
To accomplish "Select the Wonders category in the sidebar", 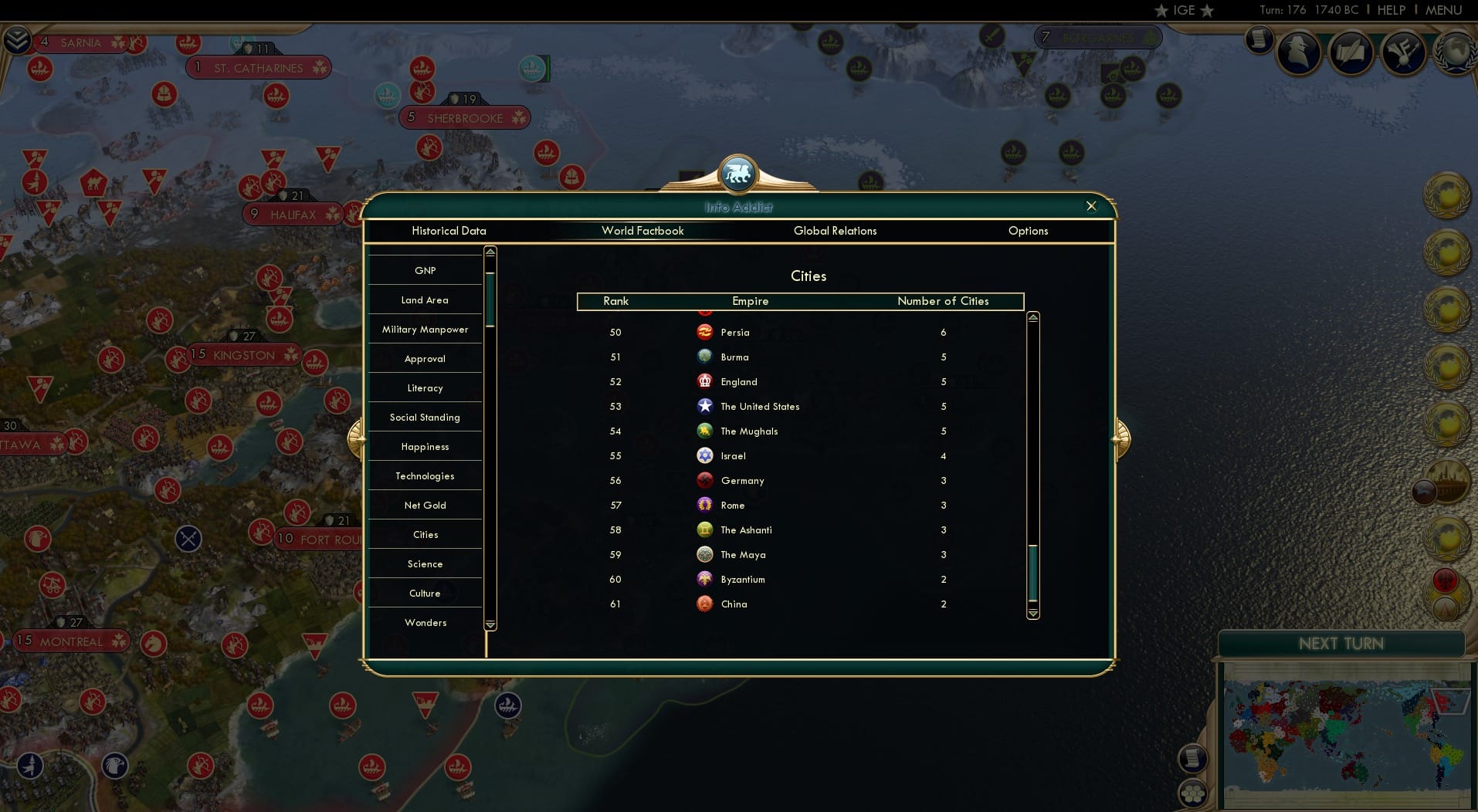I will [x=425, y=622].
